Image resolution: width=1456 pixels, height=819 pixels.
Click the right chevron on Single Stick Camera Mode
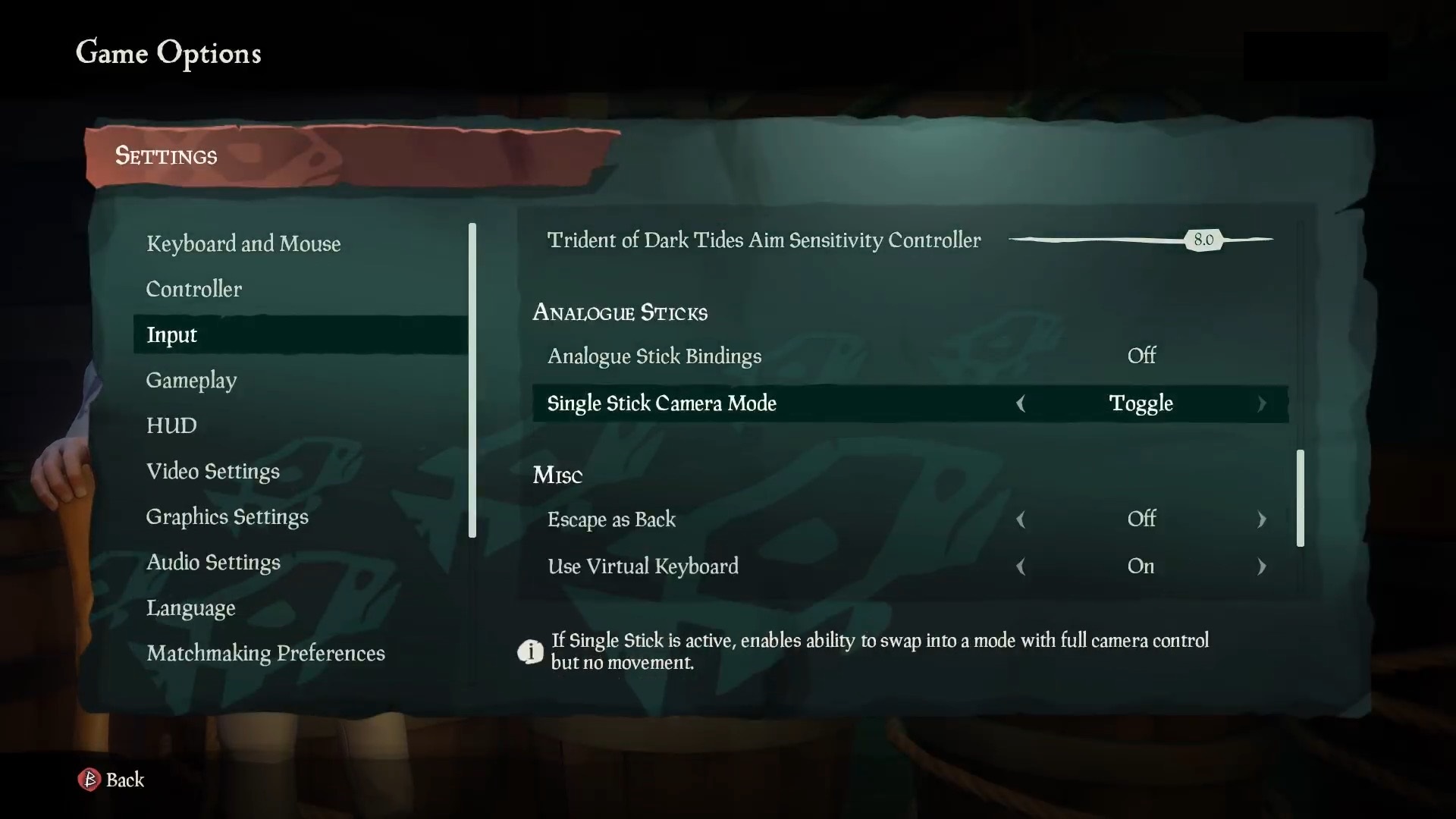[1262, 404]
